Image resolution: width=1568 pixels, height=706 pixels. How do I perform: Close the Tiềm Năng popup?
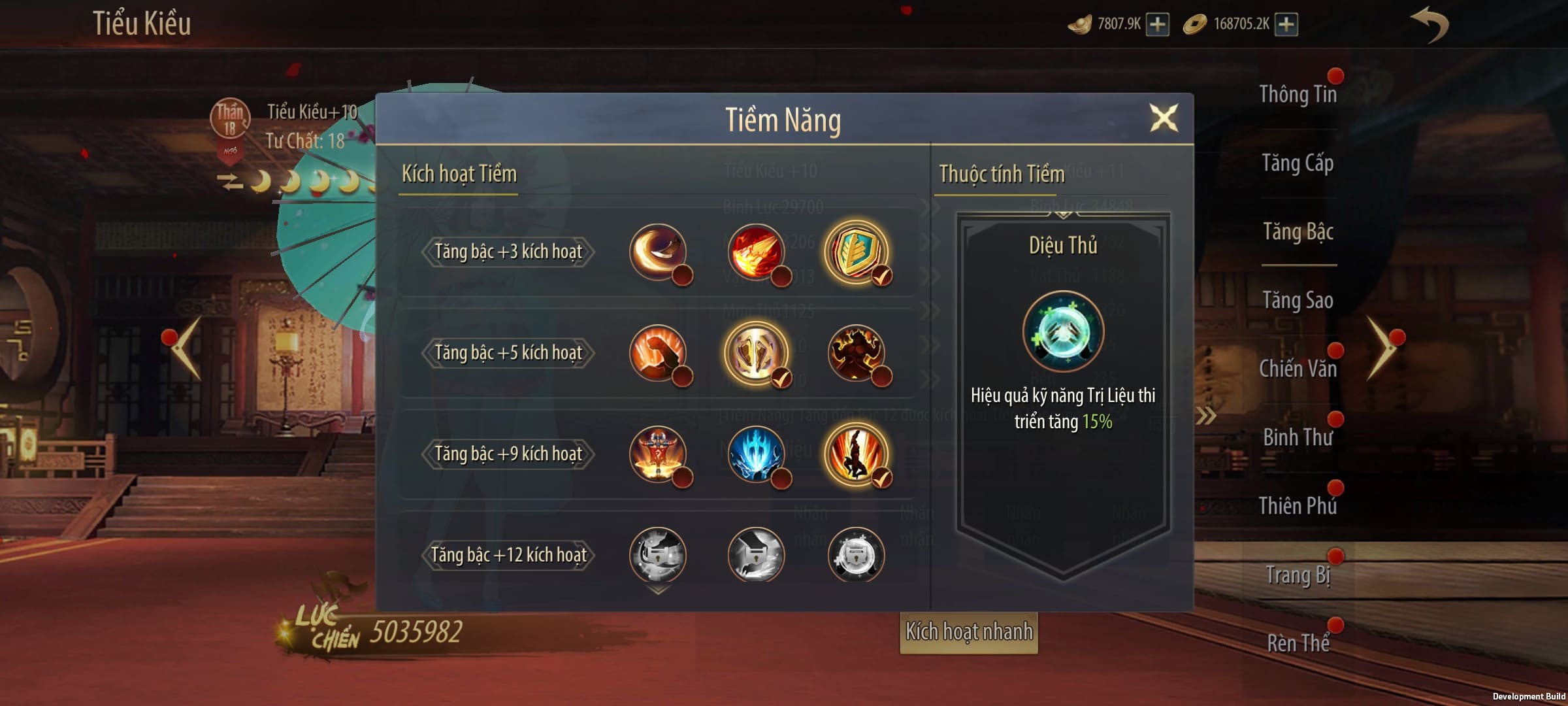pyautogui.click(x=1164, y=118)
